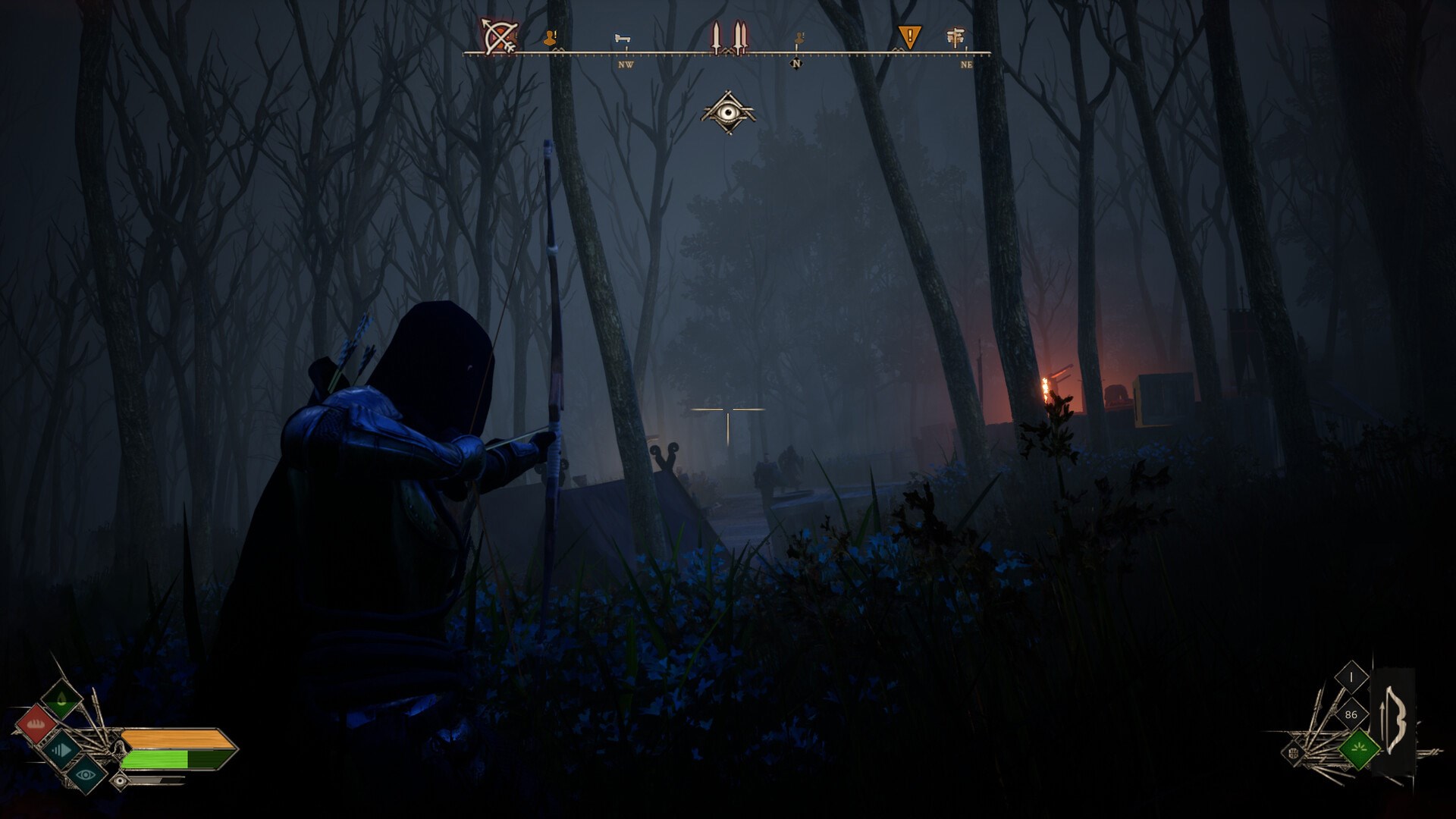Click the orange warning triangle compass marker

click(909, 36)
